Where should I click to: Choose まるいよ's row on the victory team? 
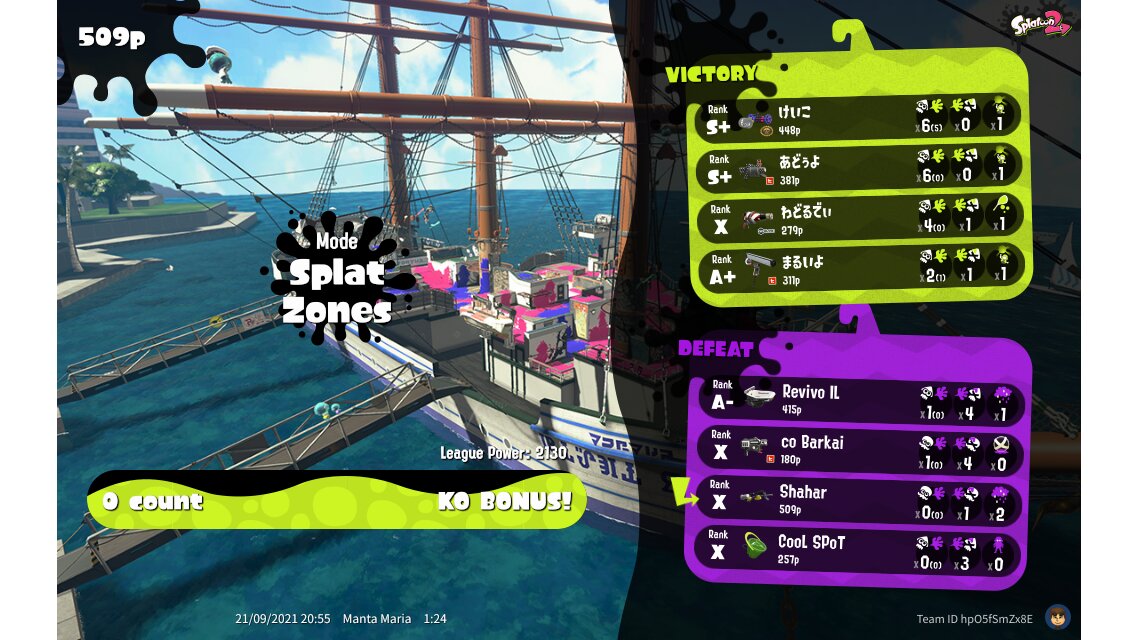(x=860, y=267)
